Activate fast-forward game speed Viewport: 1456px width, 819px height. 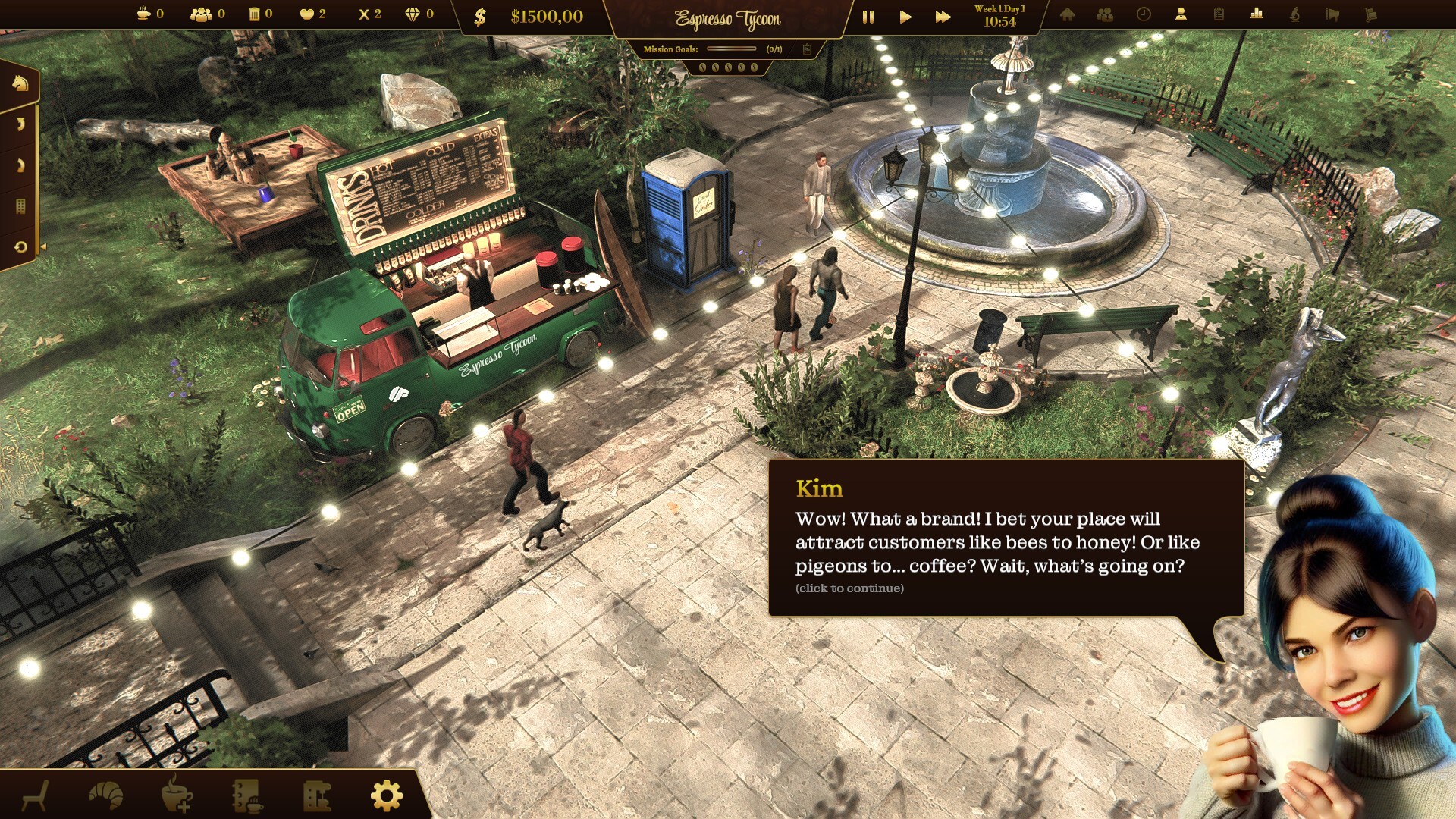coord(943,17)
